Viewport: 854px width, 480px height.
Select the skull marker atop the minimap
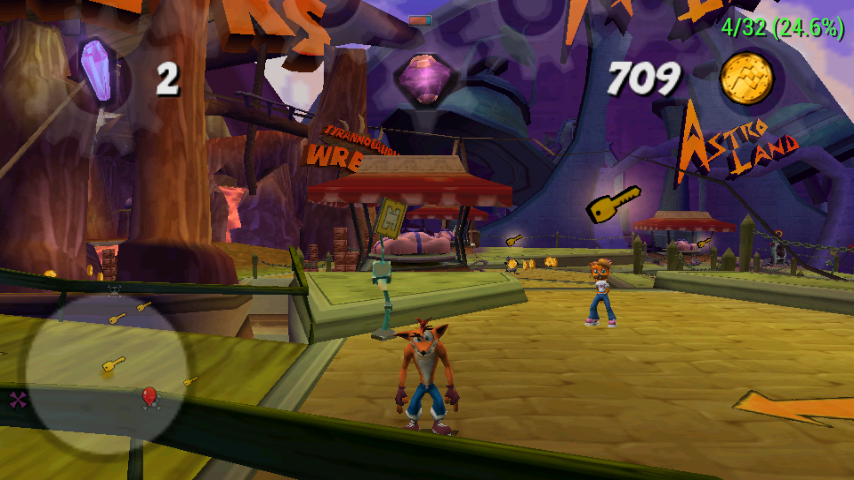(x=114, y=291)
